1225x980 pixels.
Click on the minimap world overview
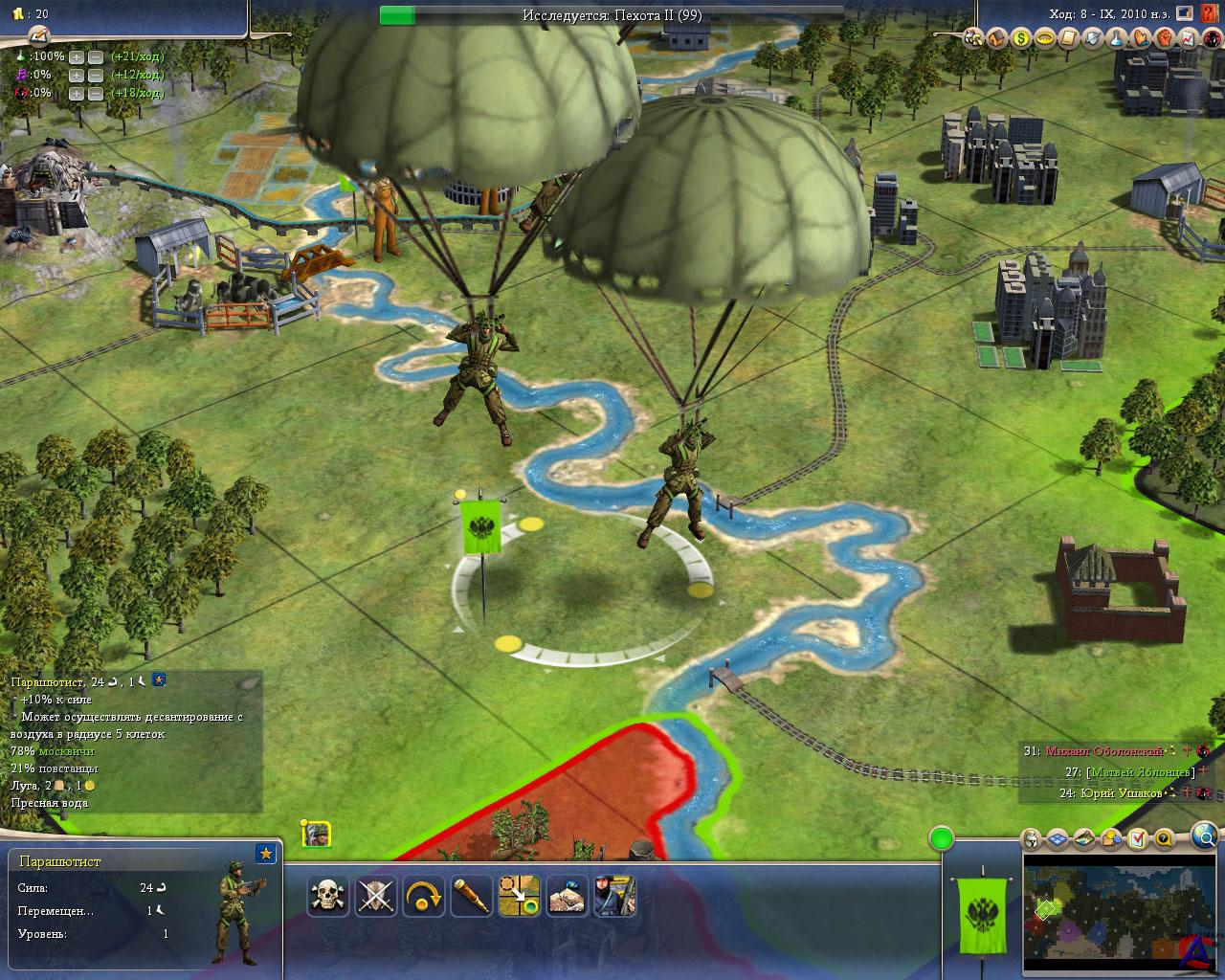[1117, 909]
